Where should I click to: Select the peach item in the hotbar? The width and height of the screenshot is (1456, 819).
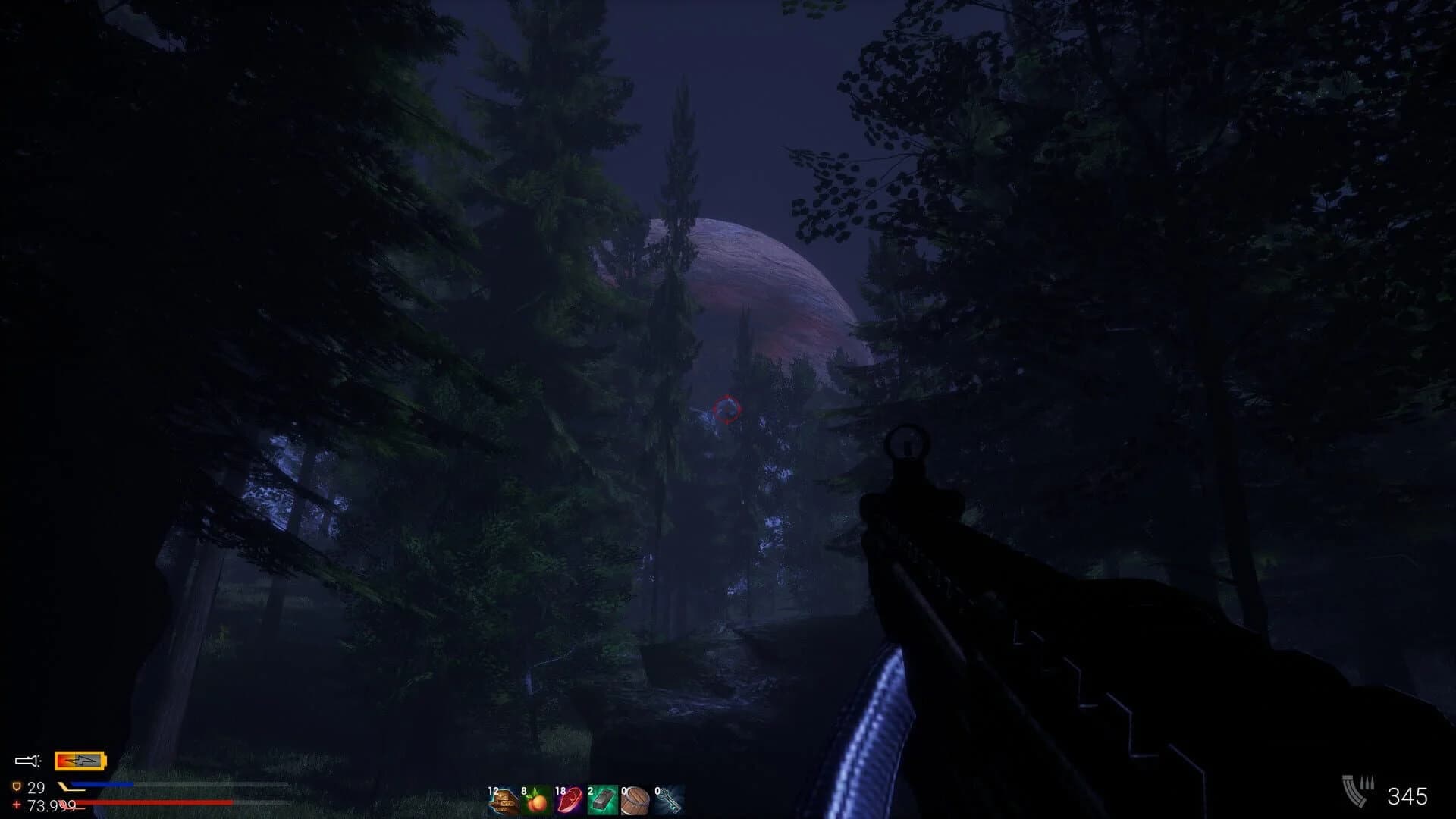point(537,801)
